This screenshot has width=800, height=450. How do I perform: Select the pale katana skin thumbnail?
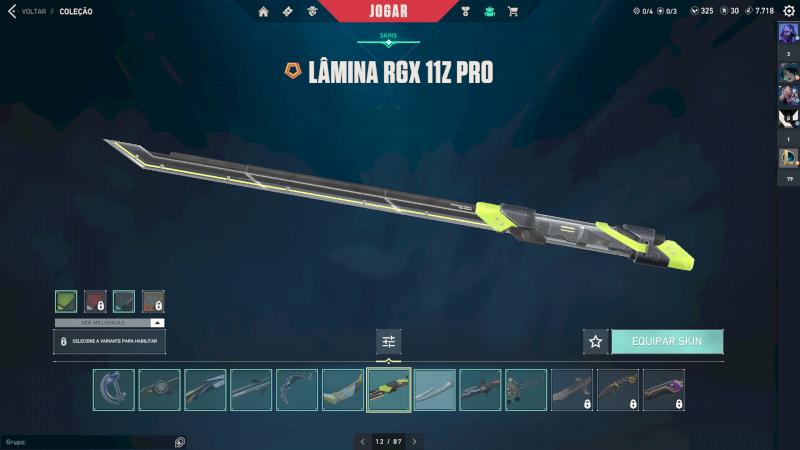click(435, 390)
